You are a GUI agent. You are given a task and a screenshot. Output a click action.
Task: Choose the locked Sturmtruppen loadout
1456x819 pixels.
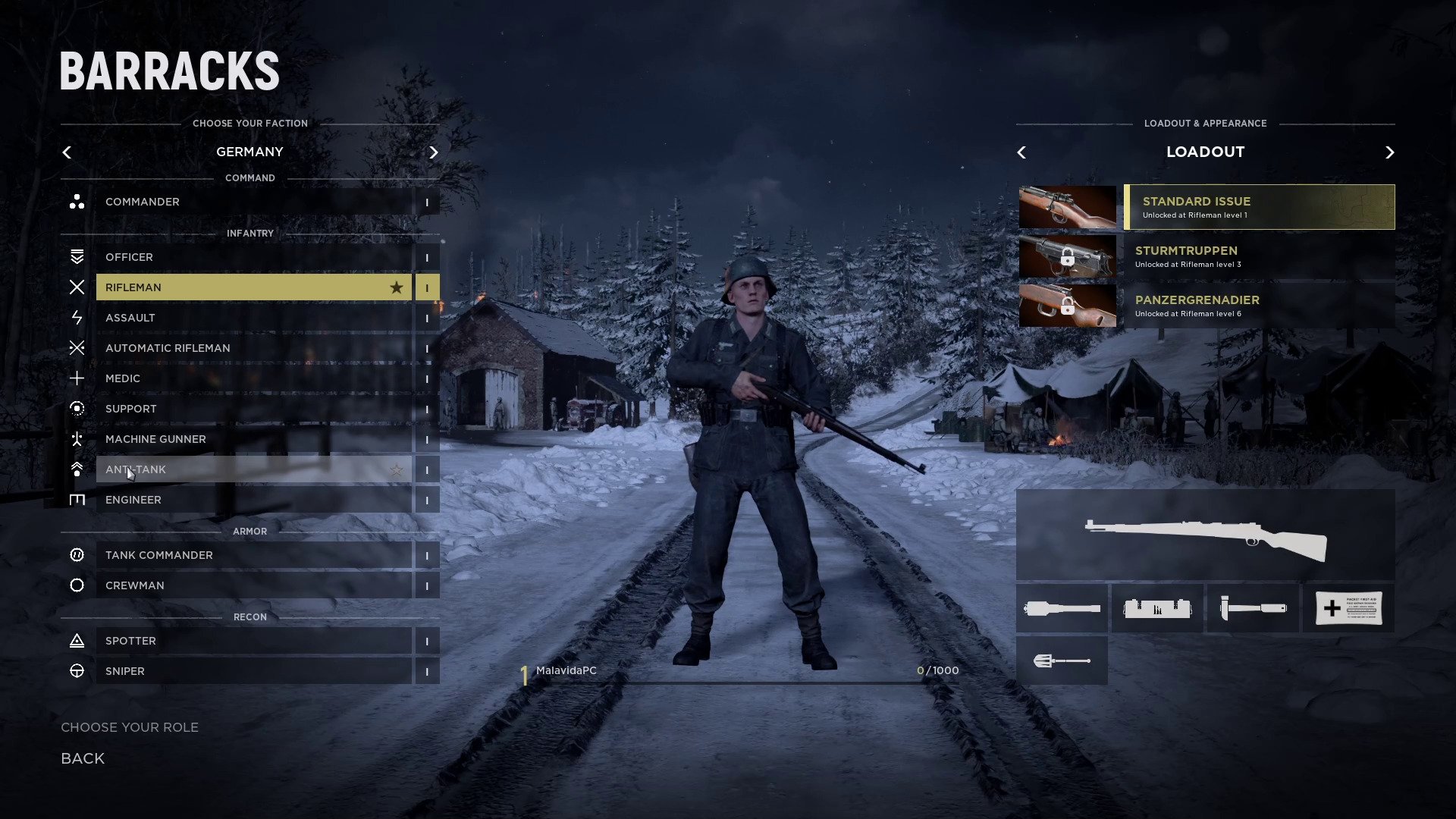pos(1259,256)
